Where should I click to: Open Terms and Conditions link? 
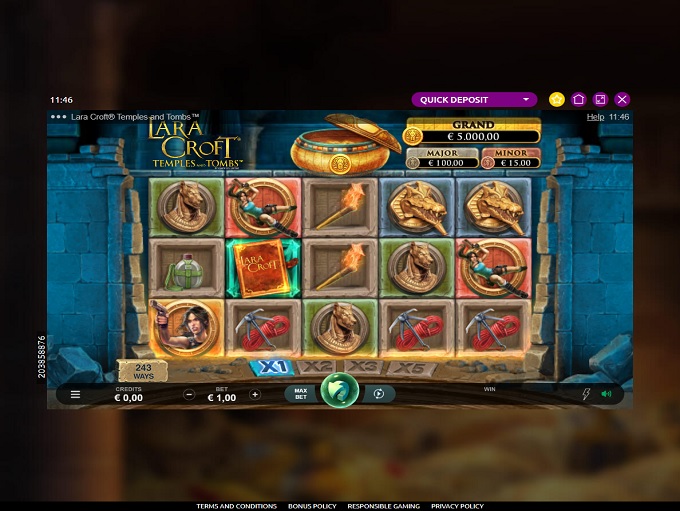click(x=236, y=506)
